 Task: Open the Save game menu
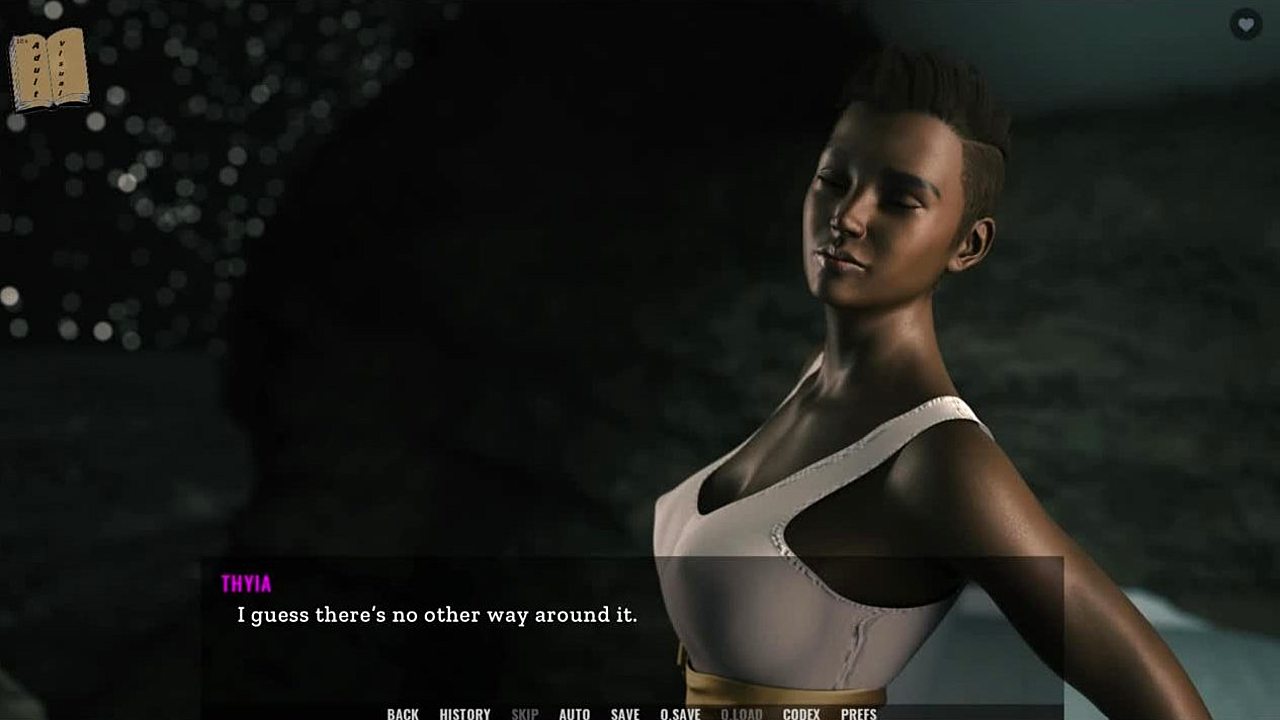coord(625,713)
